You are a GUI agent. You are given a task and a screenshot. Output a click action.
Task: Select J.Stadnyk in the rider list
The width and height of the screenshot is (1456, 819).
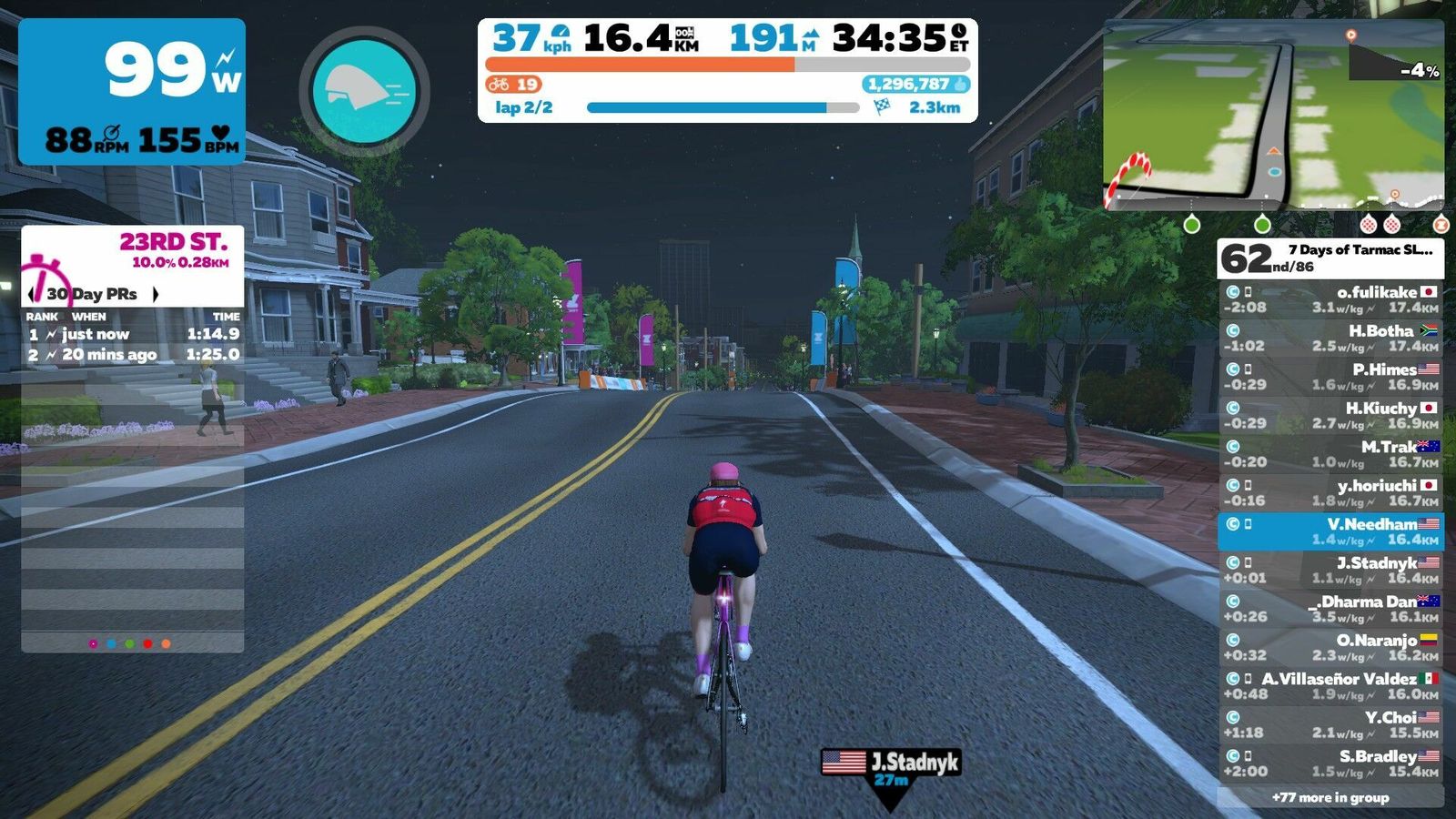click(x=1330, y=571)
